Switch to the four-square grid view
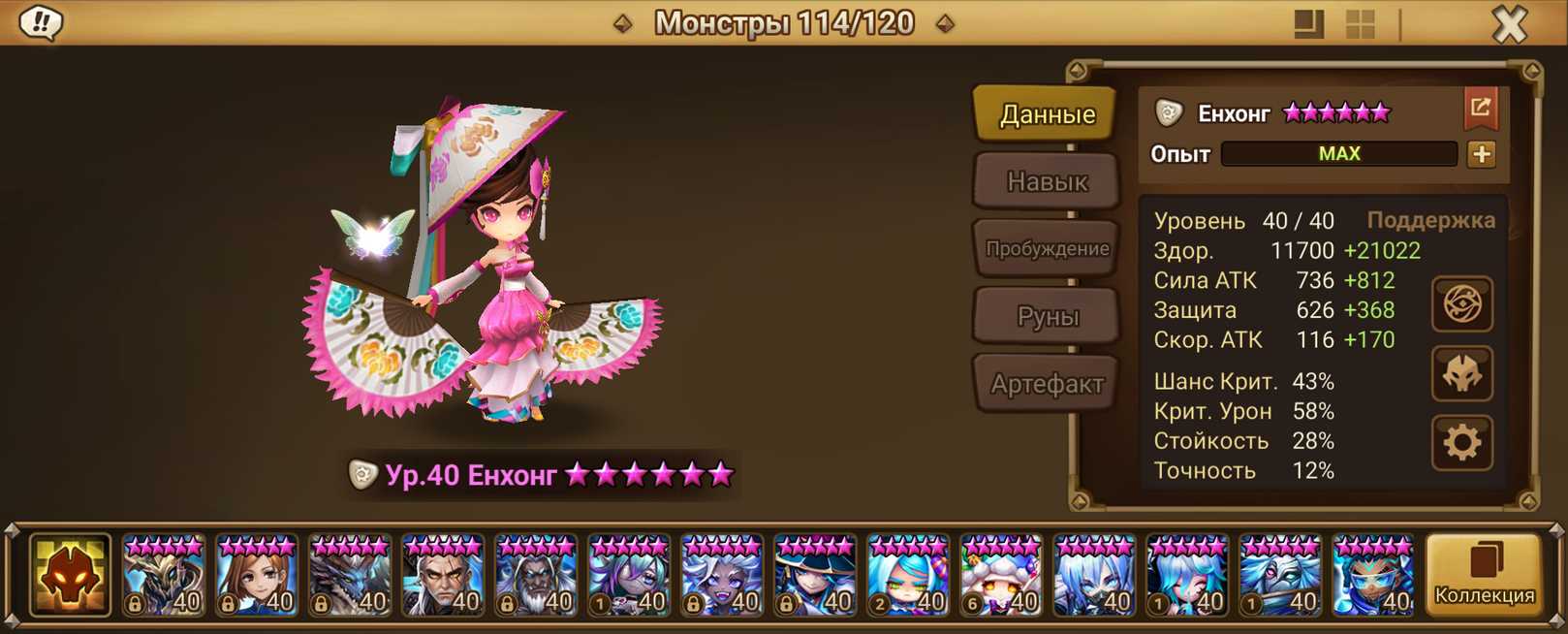 1361,24
